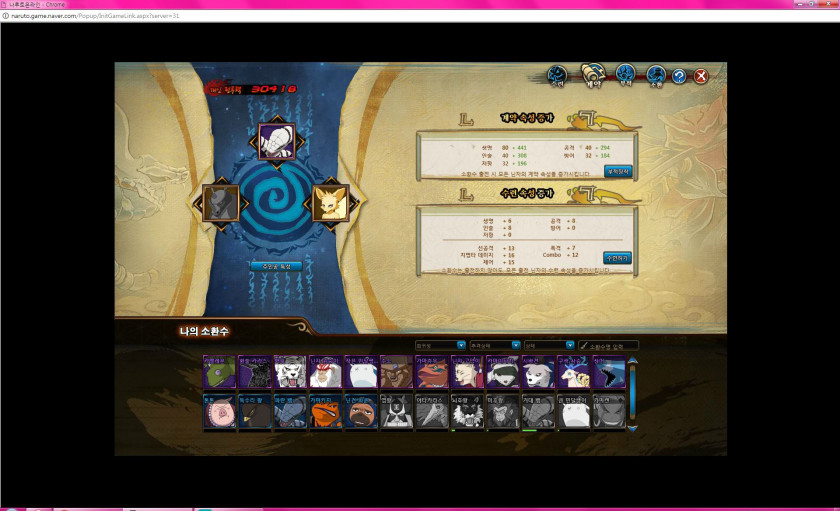Open the fourth blue swirl tab (소환)

point(655,76)
